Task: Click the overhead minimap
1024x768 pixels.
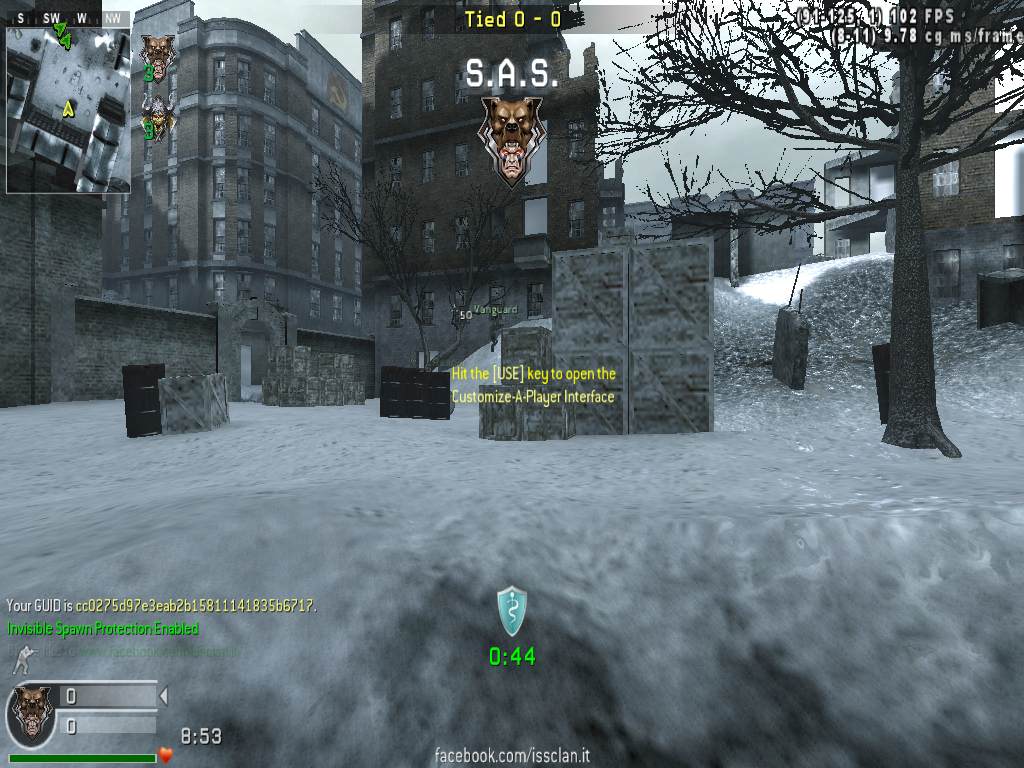Action: pyautogui.click(x=68, y=109)
